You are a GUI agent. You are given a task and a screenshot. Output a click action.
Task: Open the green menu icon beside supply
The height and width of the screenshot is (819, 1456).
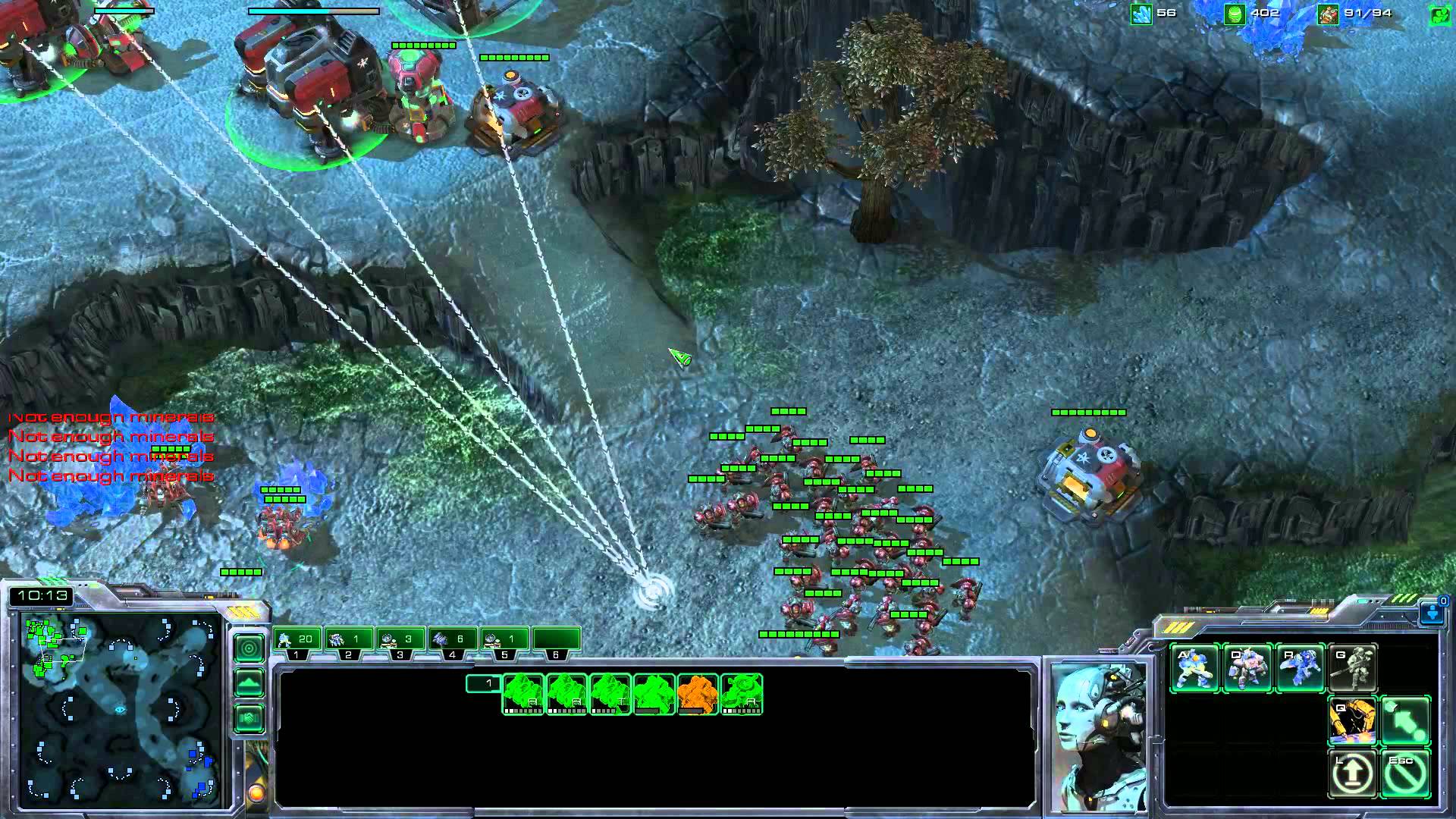click(x=1439, y=14)
